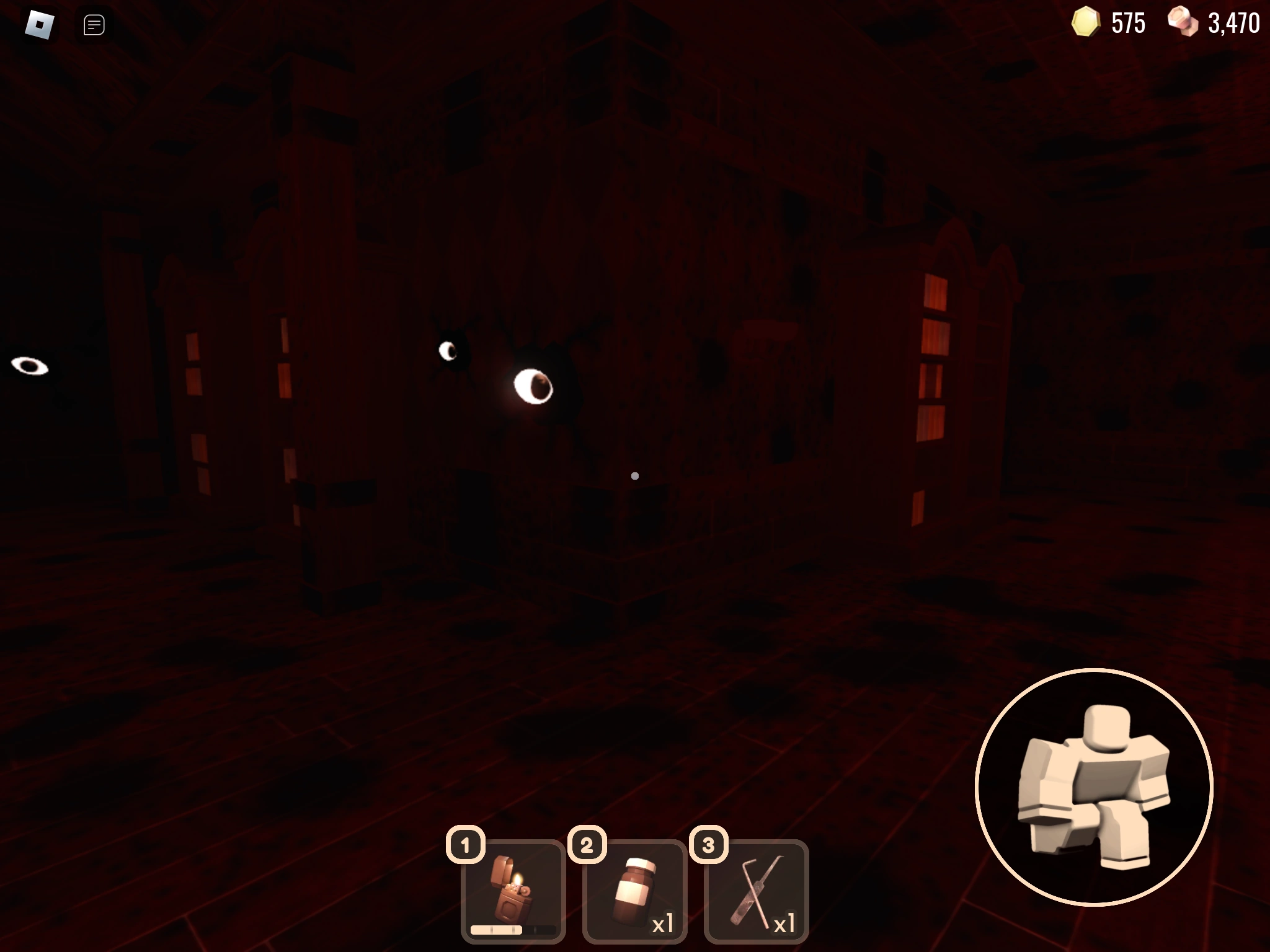Open the Roblox escape menu tab
This screenshot has width=1270, height=952.
[x=39, y=25]
